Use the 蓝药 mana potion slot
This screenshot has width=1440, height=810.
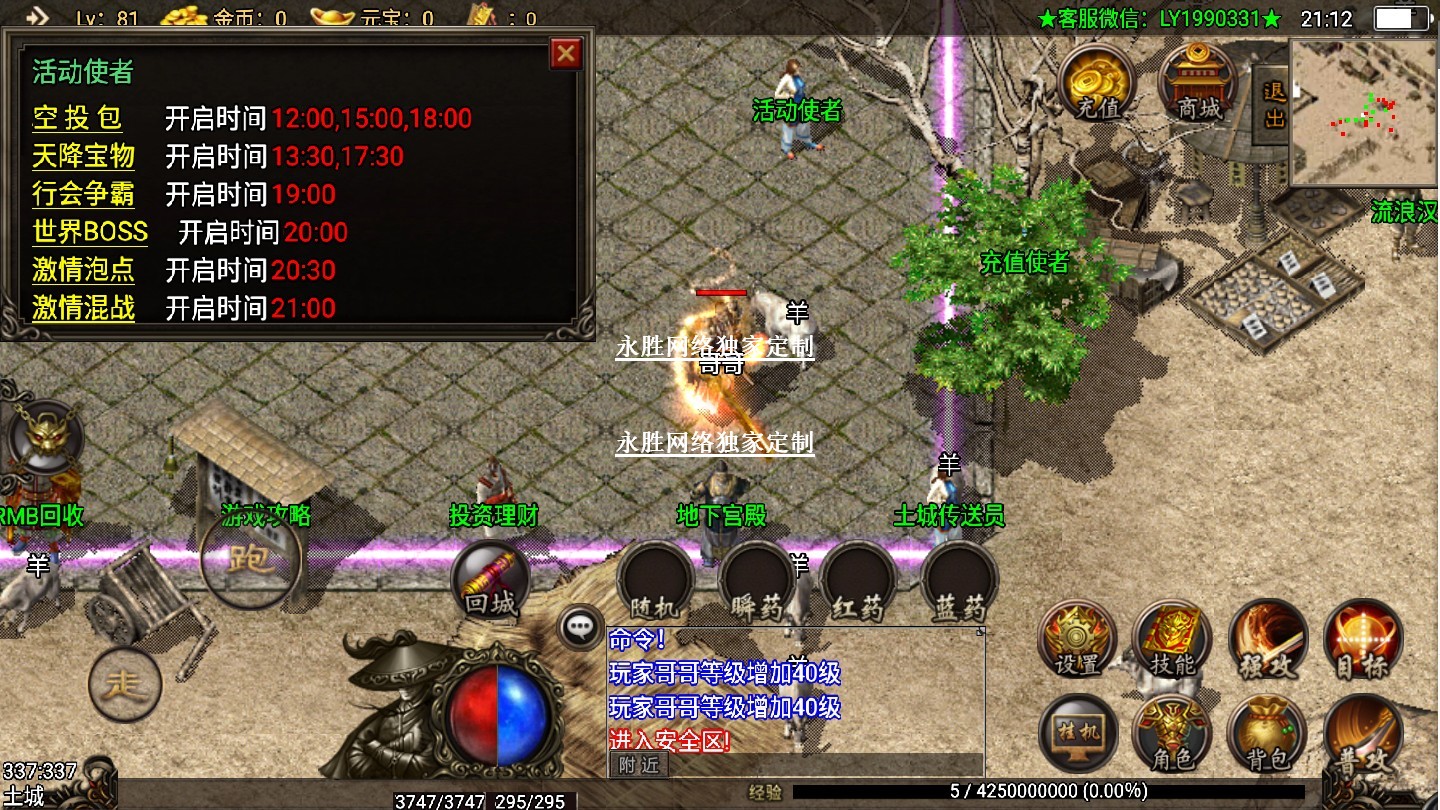click(x=960, y=580)
